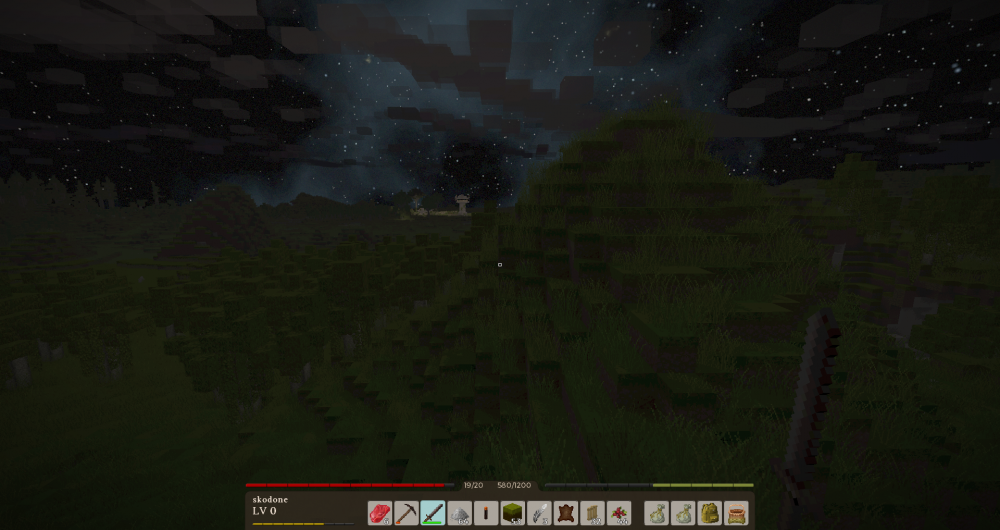Select the torch stick slot
Screen dimensions: 1000x530
click(486, 513)
